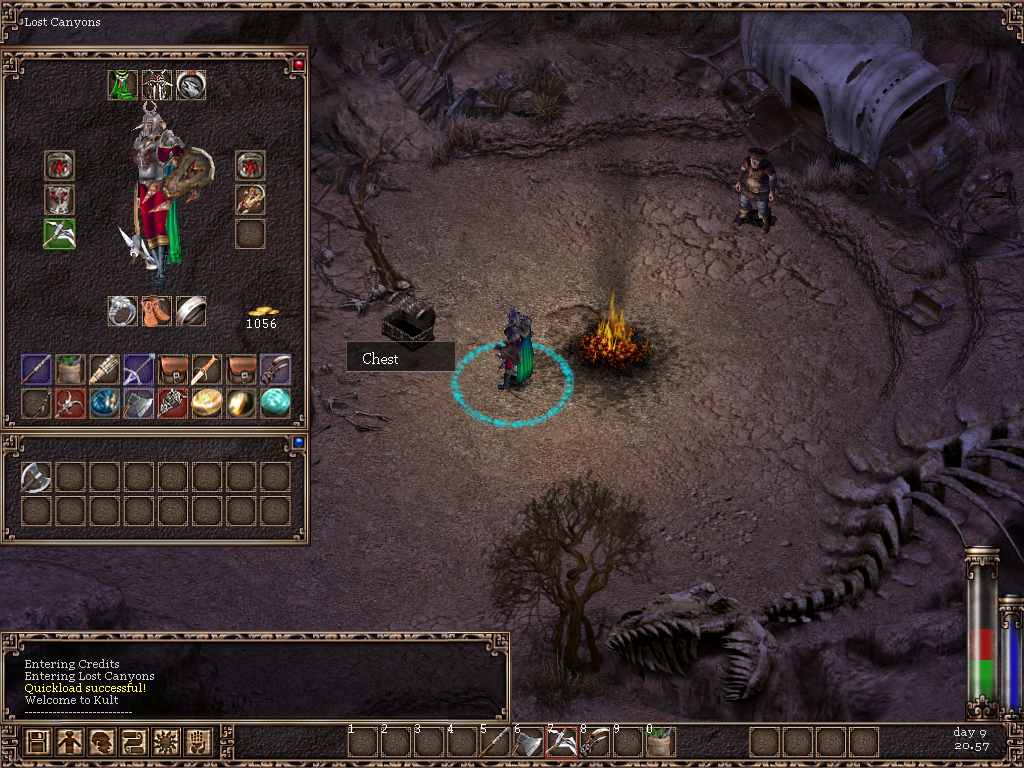Viewport: 1024px width, 768px height.
Task: Select the plain silver band ring slot
Action: (x=191, y=311)
